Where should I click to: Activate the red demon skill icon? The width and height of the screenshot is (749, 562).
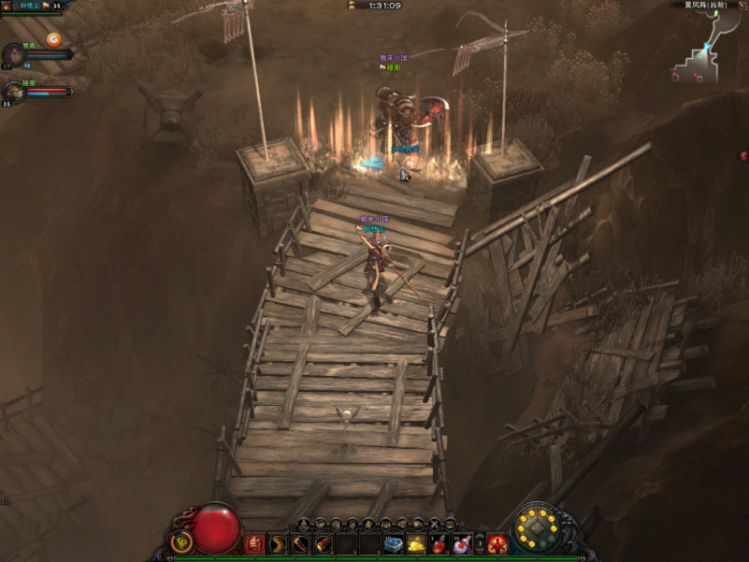click(x=497, y=544)
